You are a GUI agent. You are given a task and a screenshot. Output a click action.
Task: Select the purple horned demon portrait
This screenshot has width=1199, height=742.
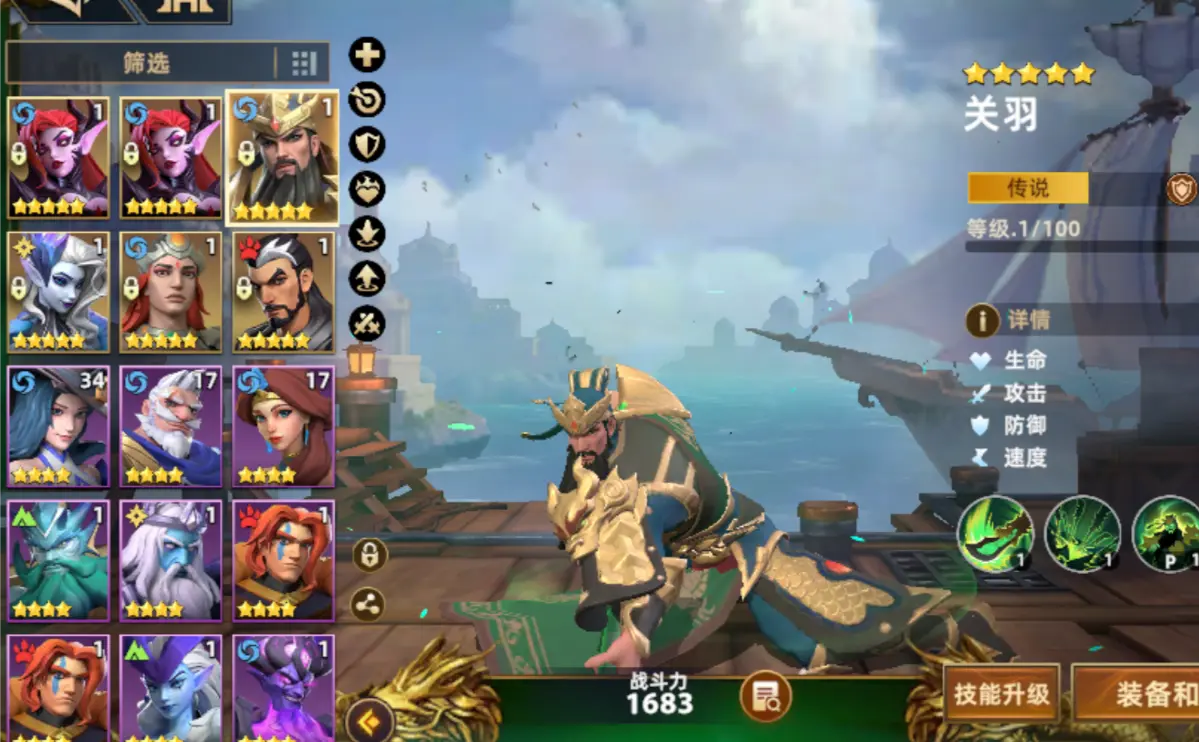(283, 690)
